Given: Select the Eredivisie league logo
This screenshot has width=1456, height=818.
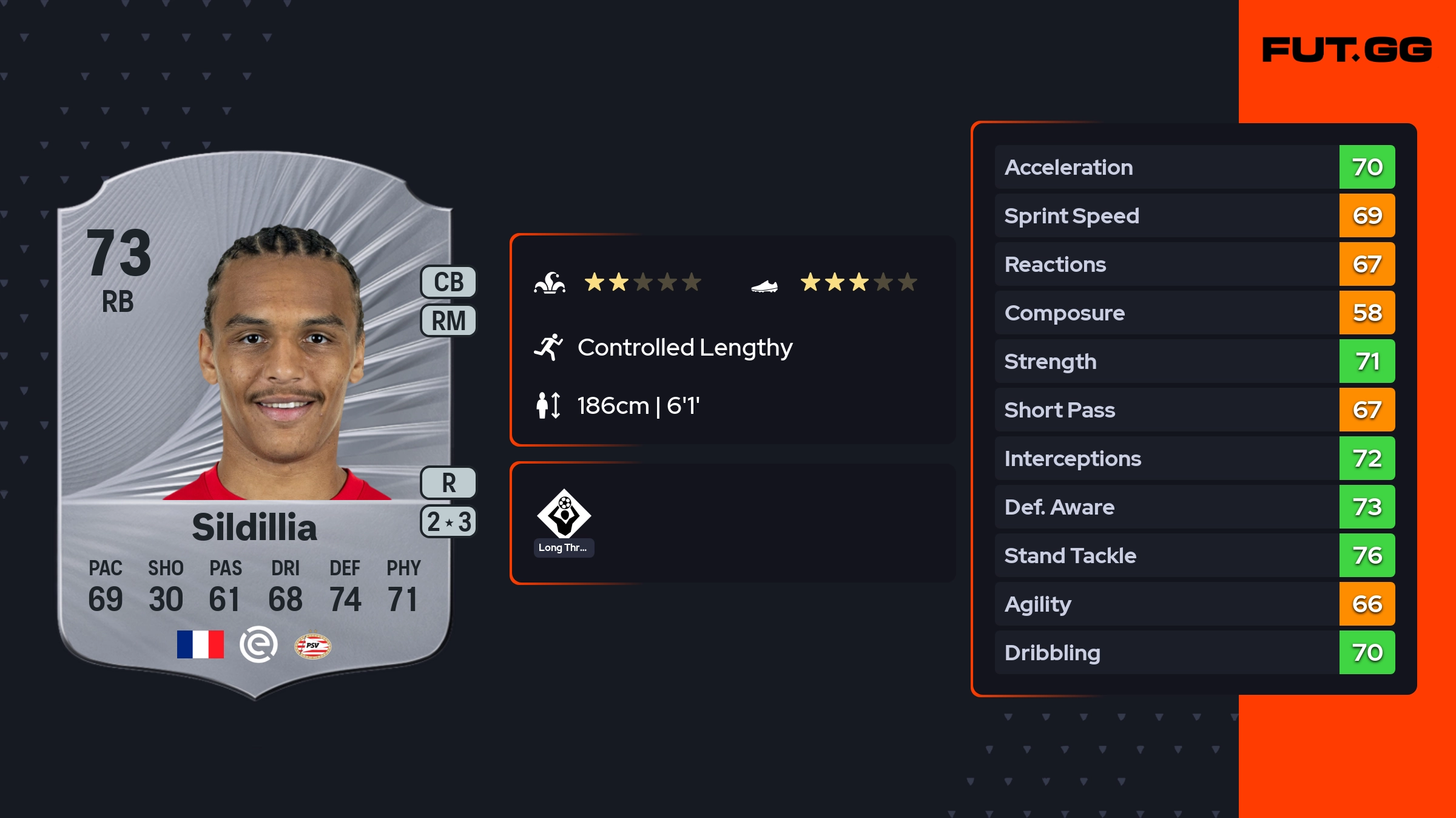Looking at the screenshot, I should tap(258, 644).
